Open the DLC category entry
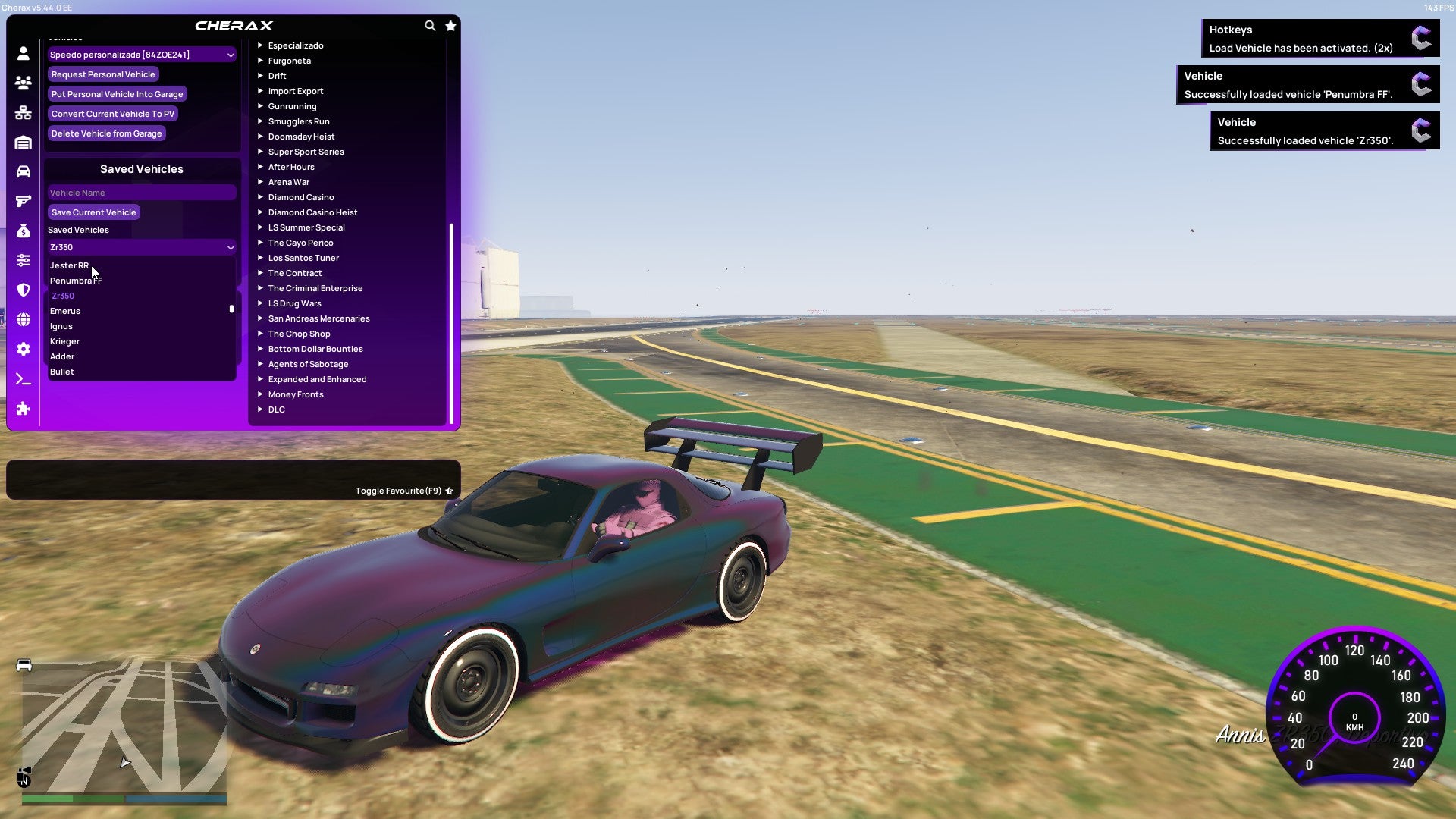This screenshot has height=819, width=1456. click(276, 409)
